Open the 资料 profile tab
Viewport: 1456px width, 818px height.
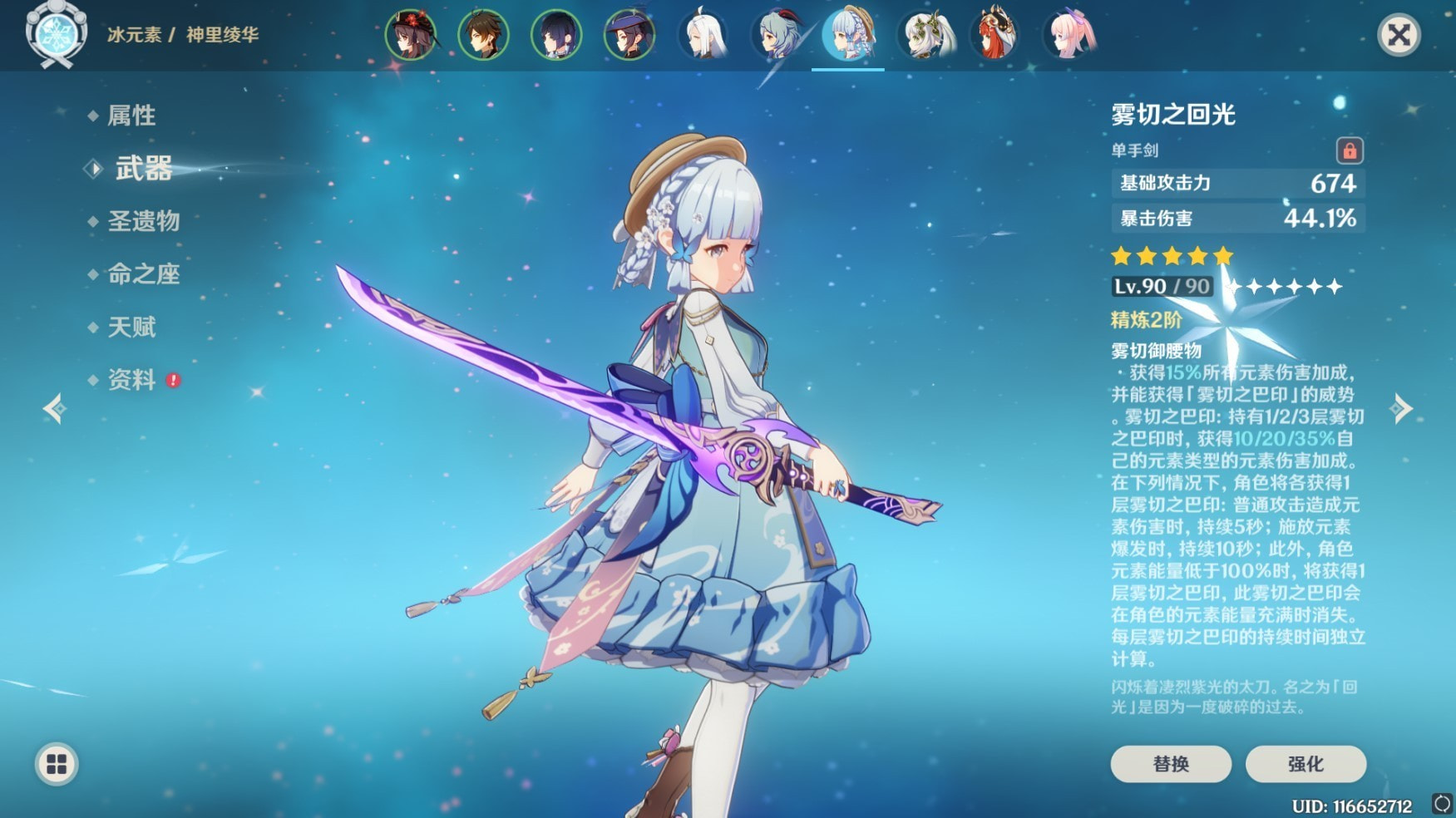131,380
